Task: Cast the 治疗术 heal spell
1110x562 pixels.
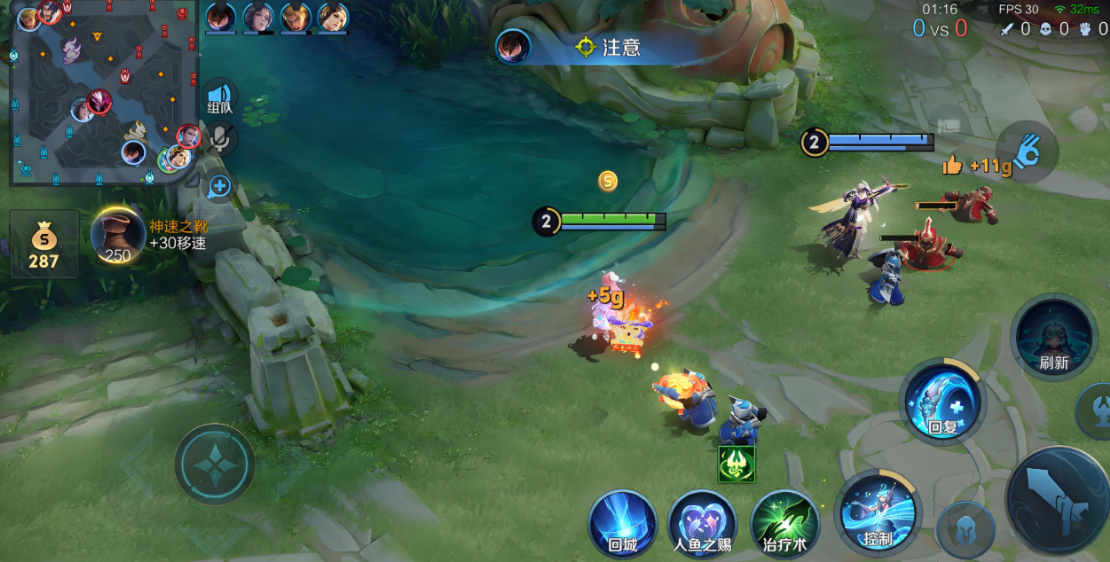Action: [785, 522]
